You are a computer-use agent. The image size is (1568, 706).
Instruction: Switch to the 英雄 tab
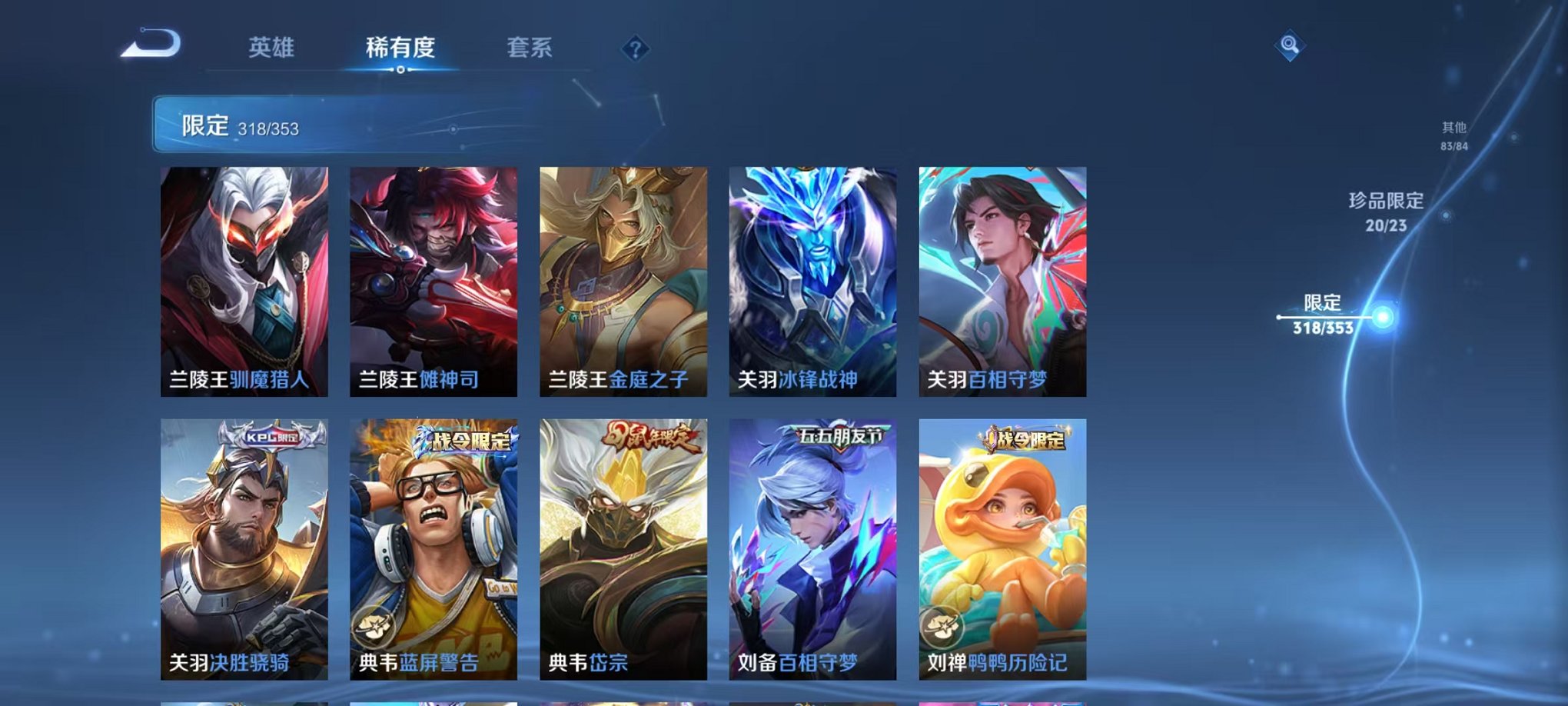269,48
